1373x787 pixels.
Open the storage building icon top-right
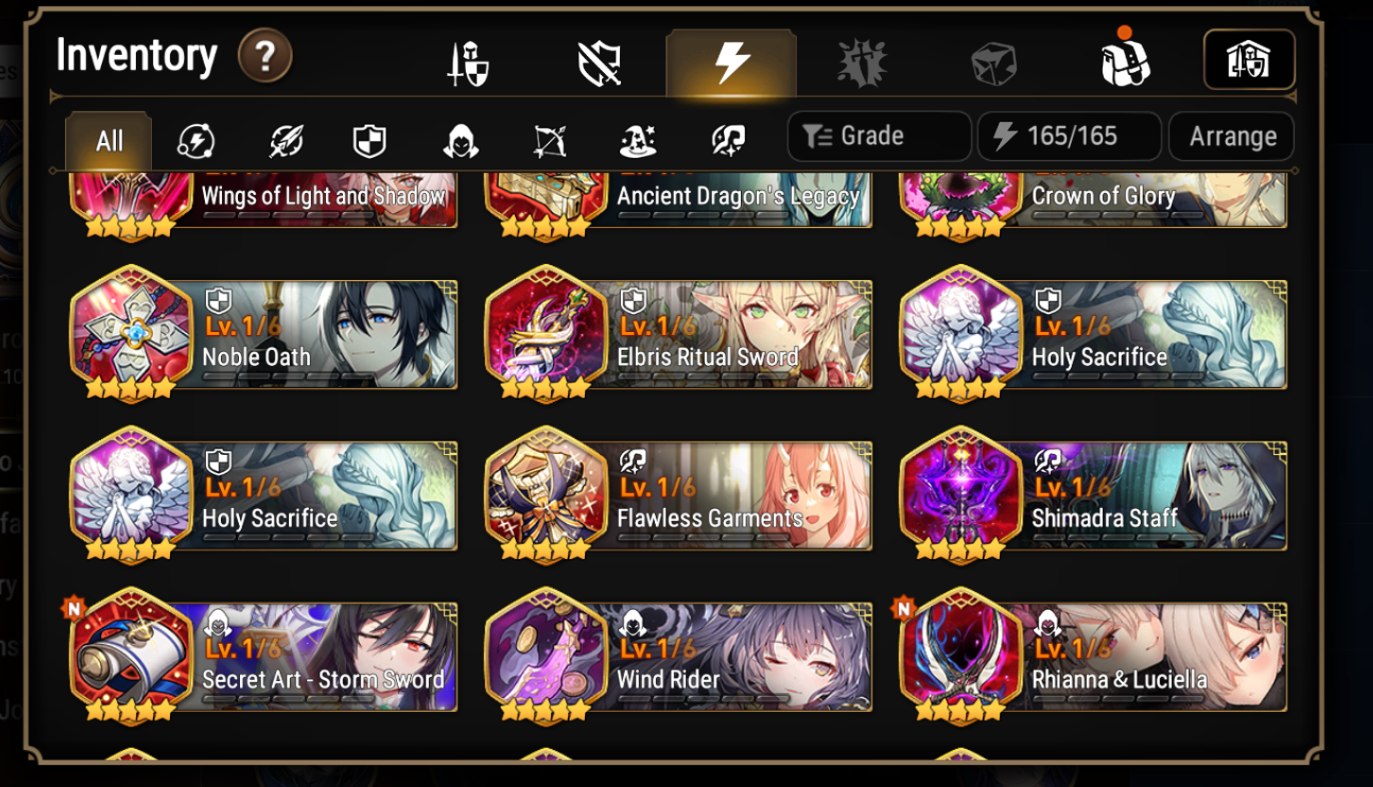[x=1248, y=59]
